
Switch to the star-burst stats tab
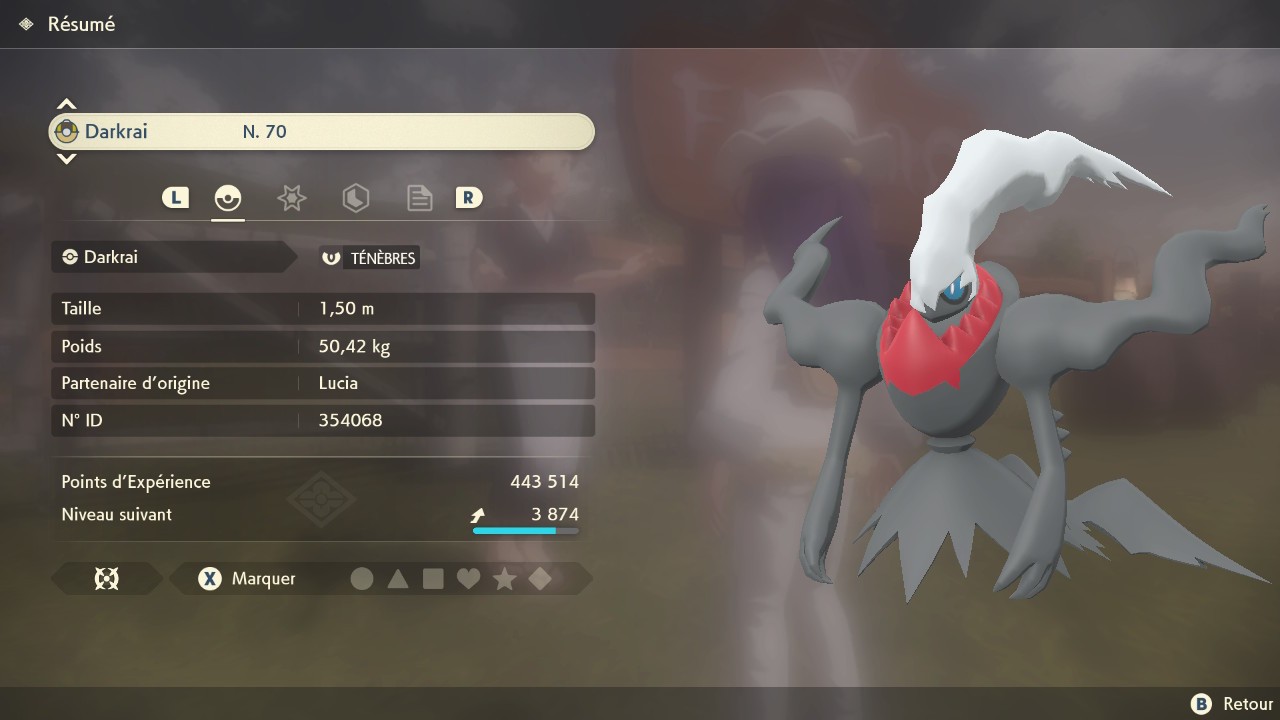point(291,198)
